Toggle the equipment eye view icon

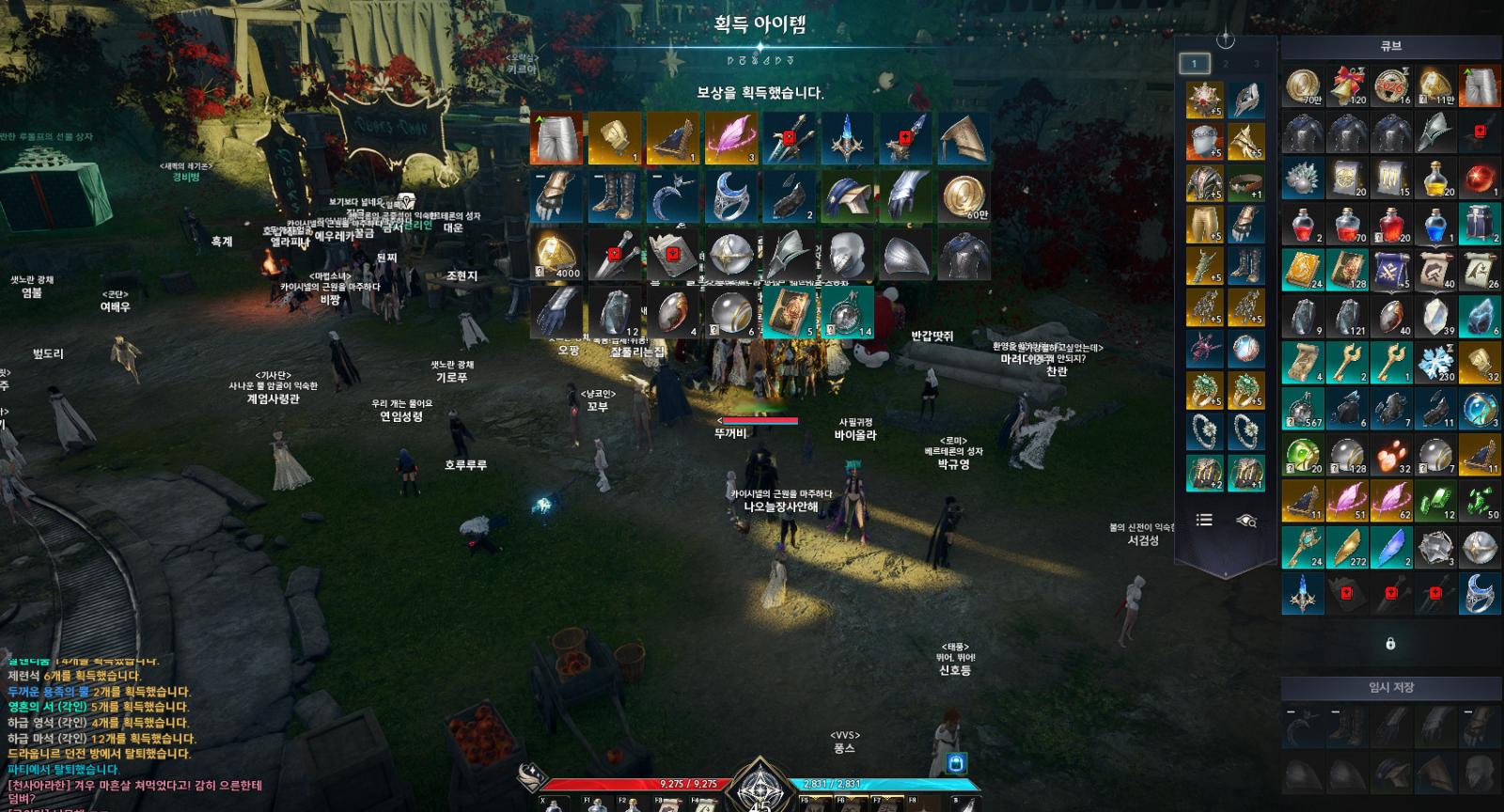pyautogui.click(x=1246, y=520)
